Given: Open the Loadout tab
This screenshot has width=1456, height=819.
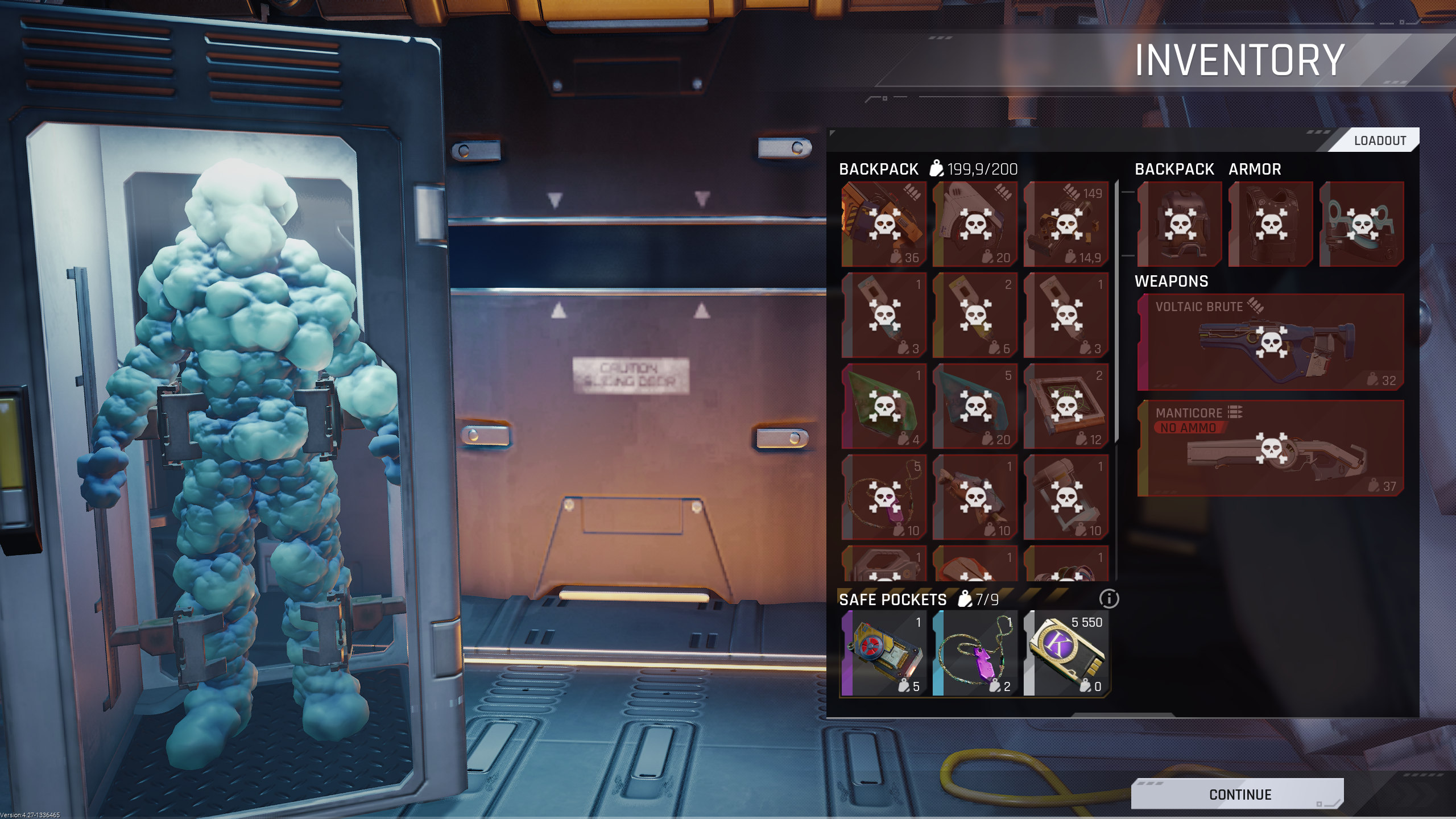Looking at the screenshot, I should [1379, 140].
